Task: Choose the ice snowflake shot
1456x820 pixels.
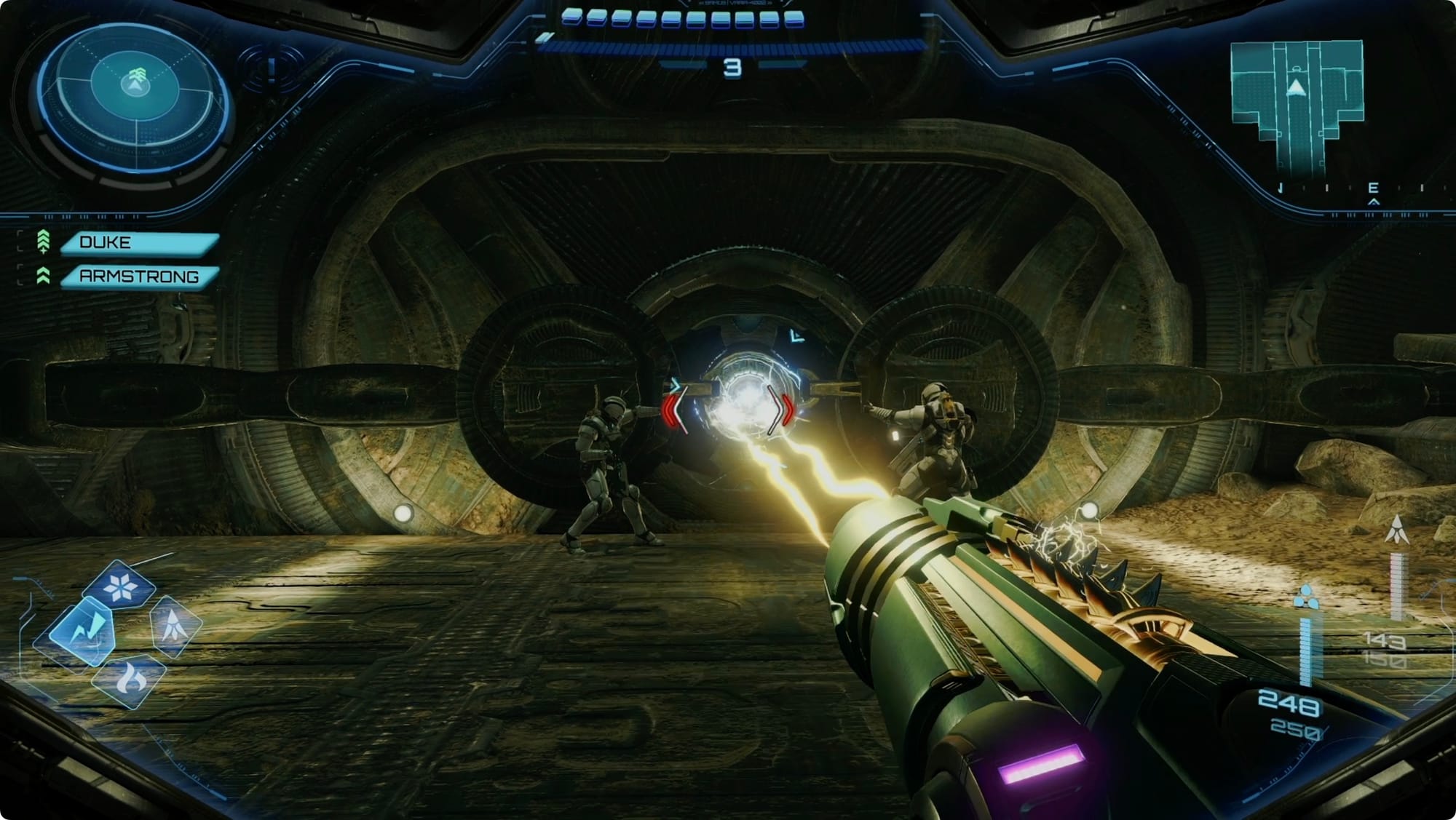Action: tap(119, 586)
